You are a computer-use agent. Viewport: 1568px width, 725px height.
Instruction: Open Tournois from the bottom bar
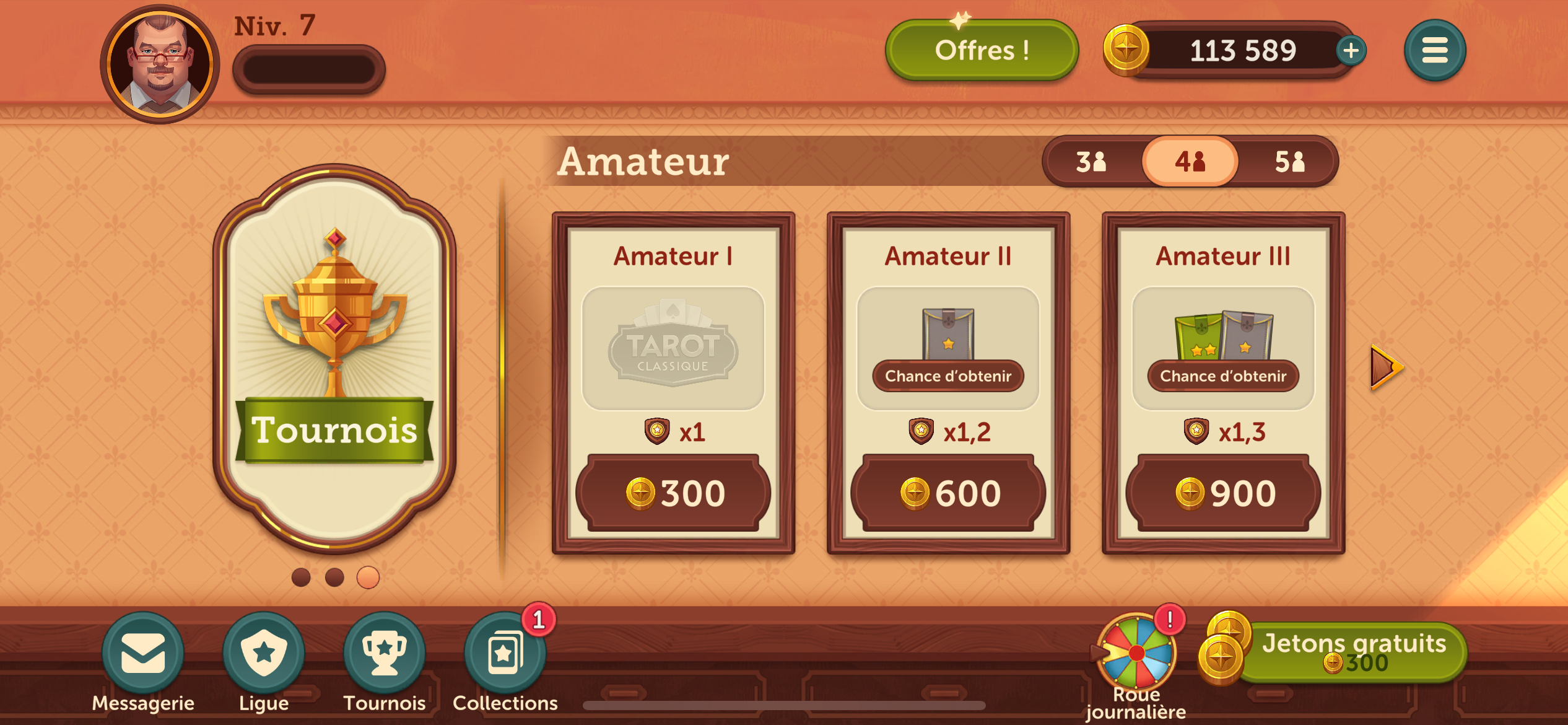tap(385, 653)
